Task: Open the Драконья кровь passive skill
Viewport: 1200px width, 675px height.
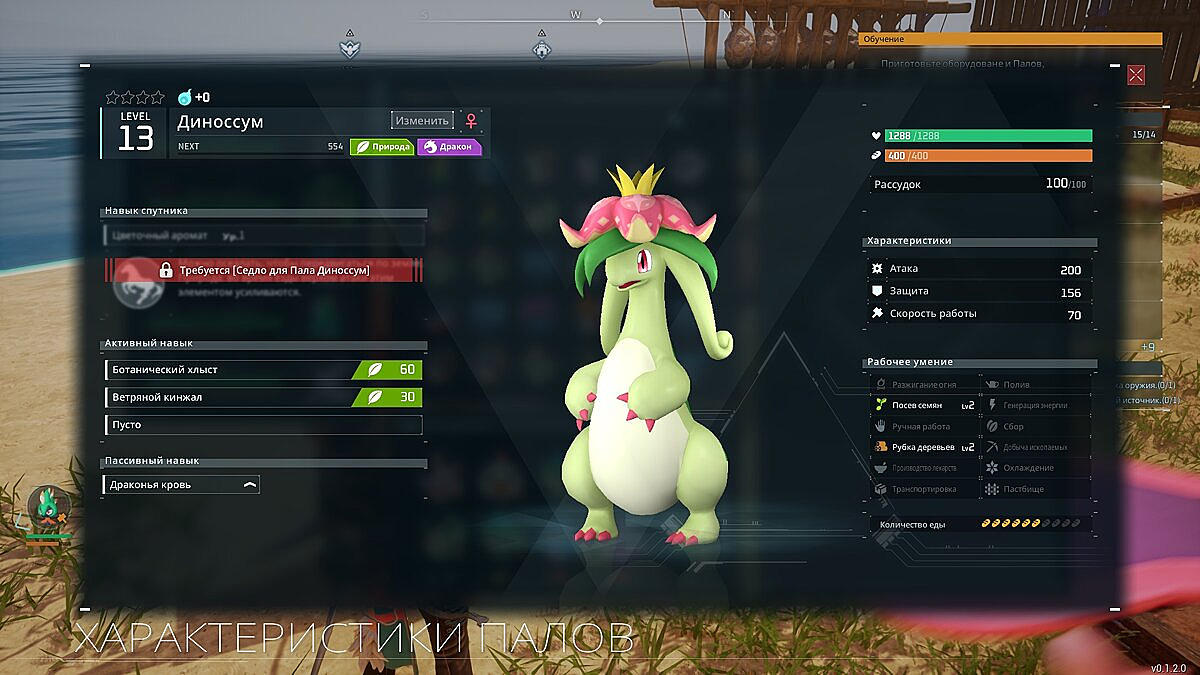Action: tap(181, 485)
